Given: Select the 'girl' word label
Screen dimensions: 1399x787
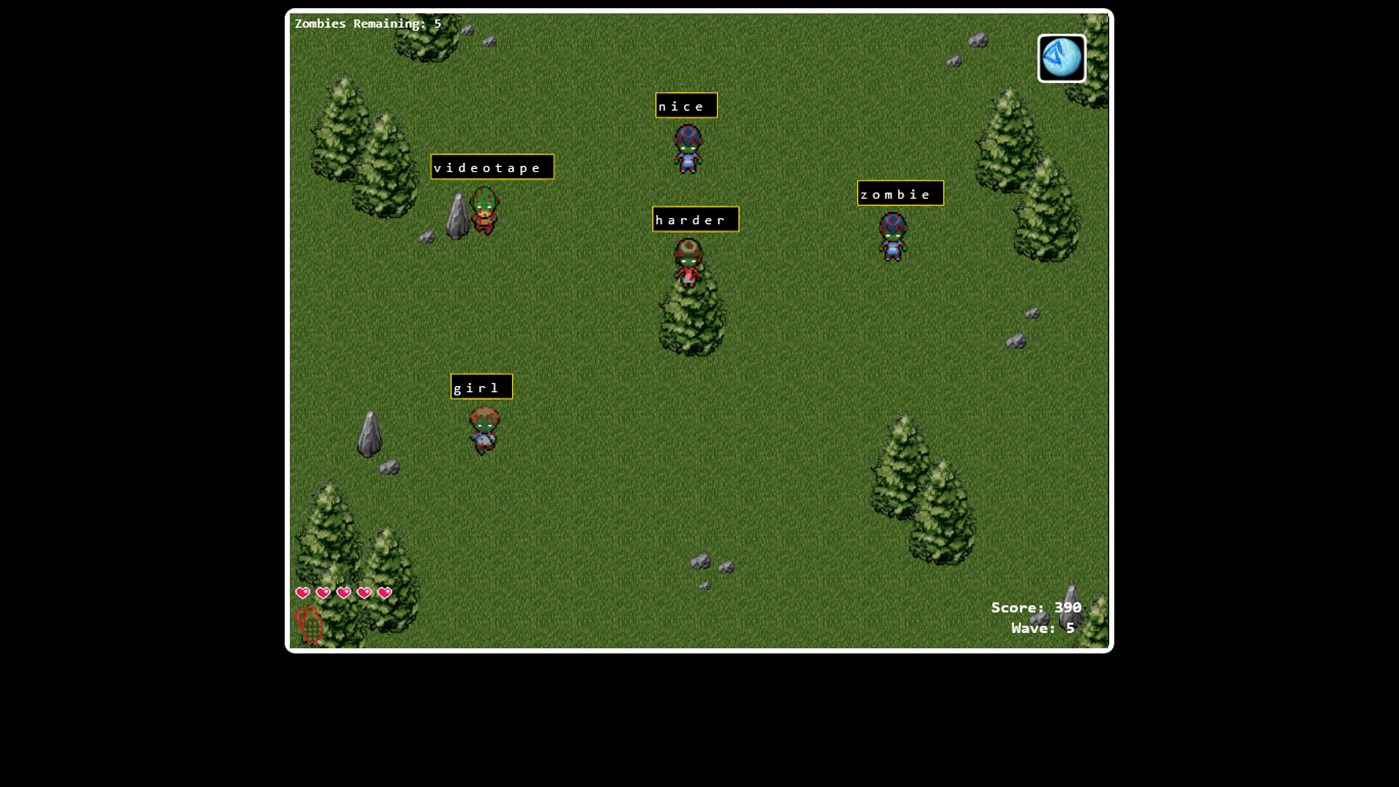Looking at the screenshot, I should (x=480, y=387).
